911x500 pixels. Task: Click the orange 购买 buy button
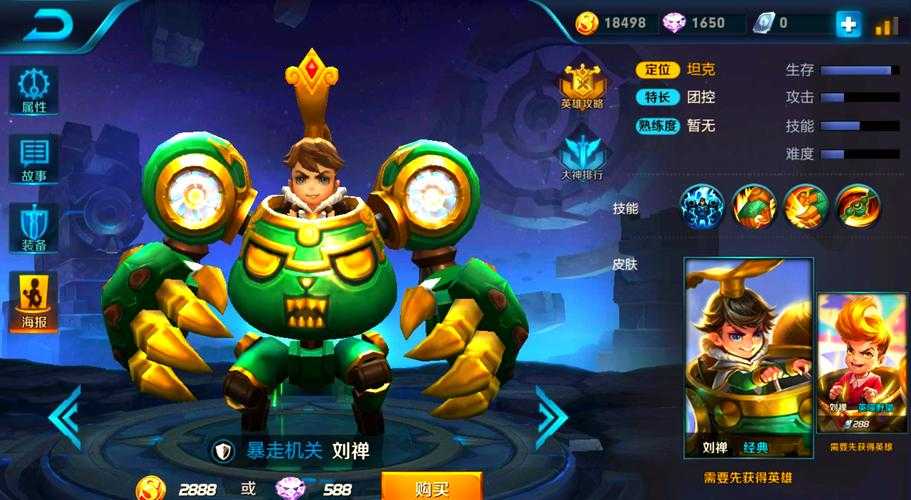(x=431, y=488)
